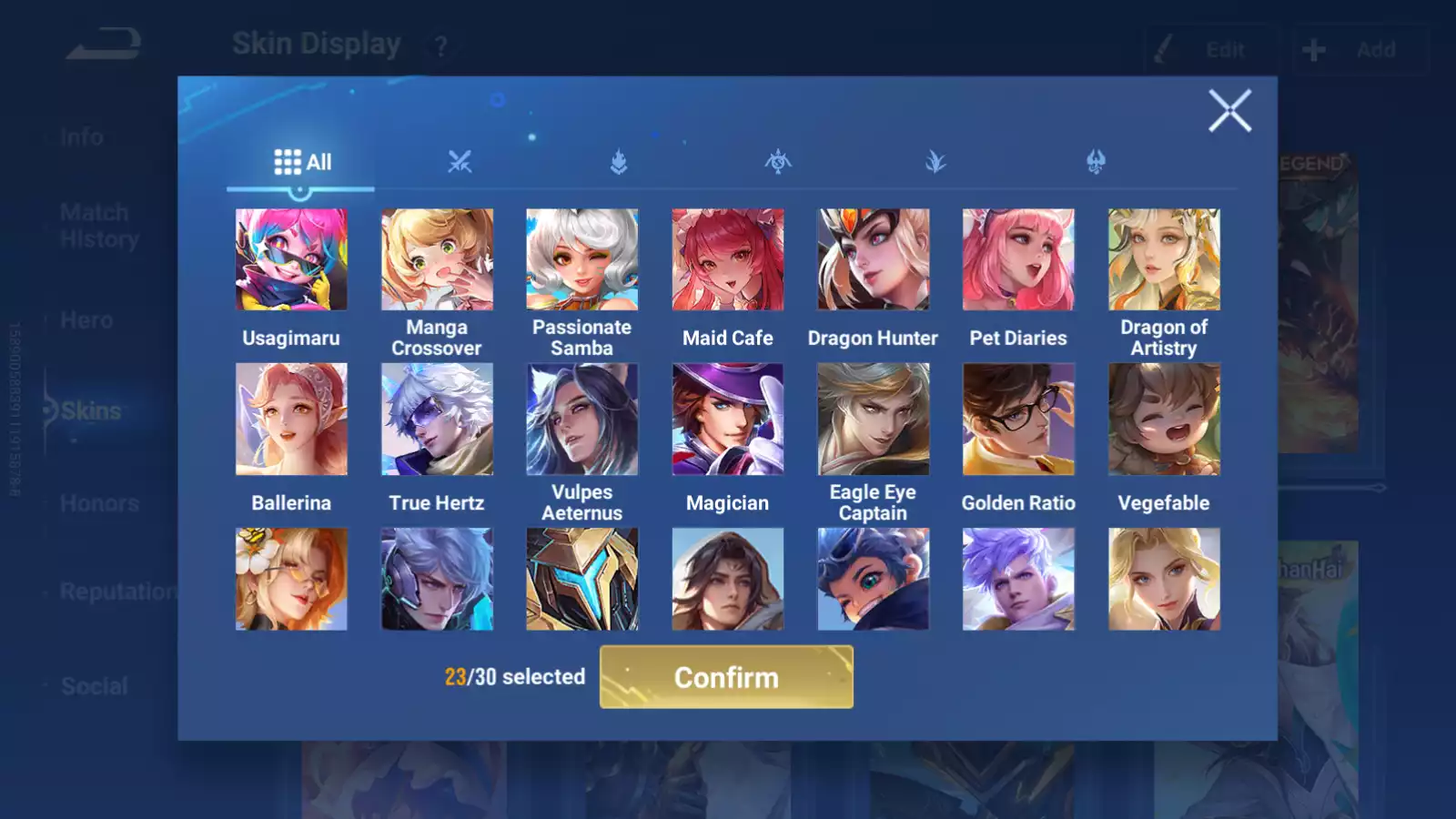This screenshot has height=819, width=1456.
Task: Select the Vulpes Aeternus skin
Action: (582, 420)
